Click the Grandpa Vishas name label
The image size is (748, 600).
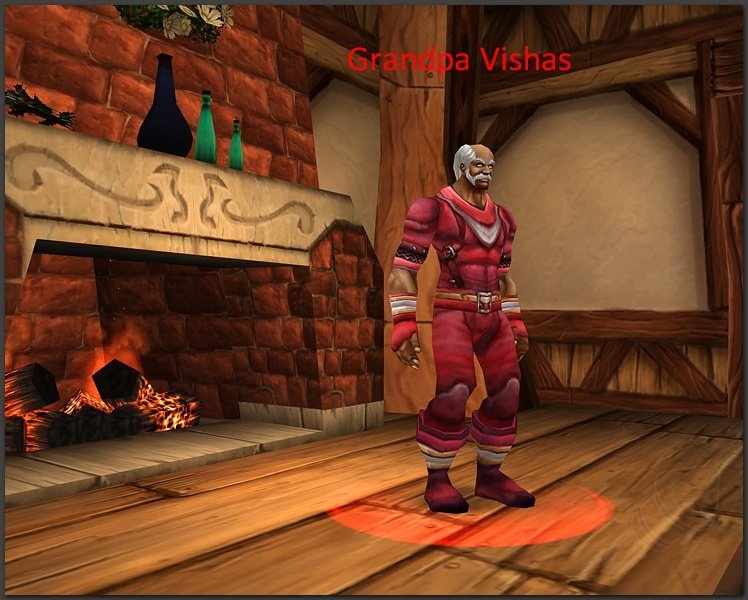click(459, 61)
